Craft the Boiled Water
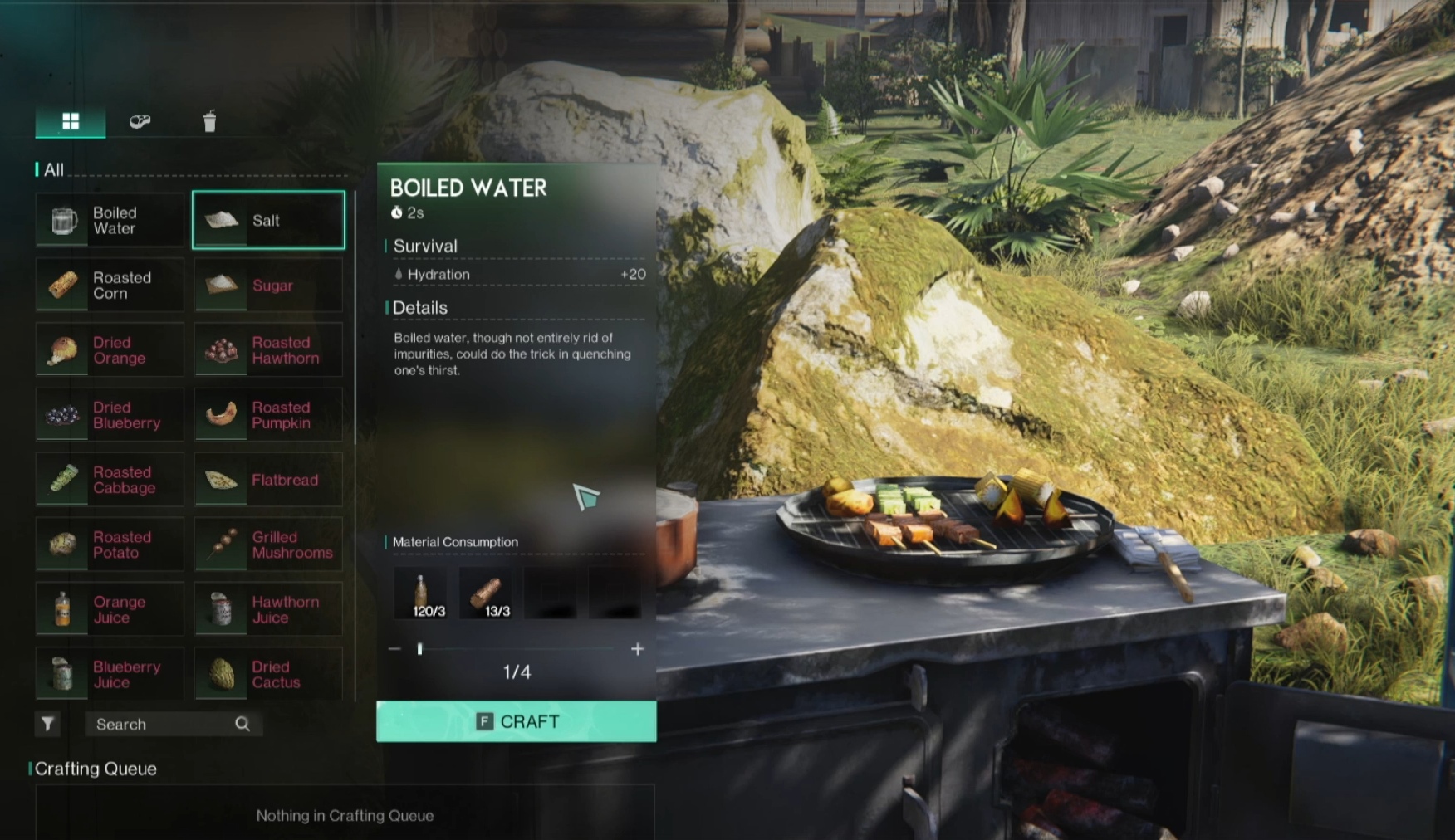The height and width of the screenshot is (840, 1455). tap(516, 721)
